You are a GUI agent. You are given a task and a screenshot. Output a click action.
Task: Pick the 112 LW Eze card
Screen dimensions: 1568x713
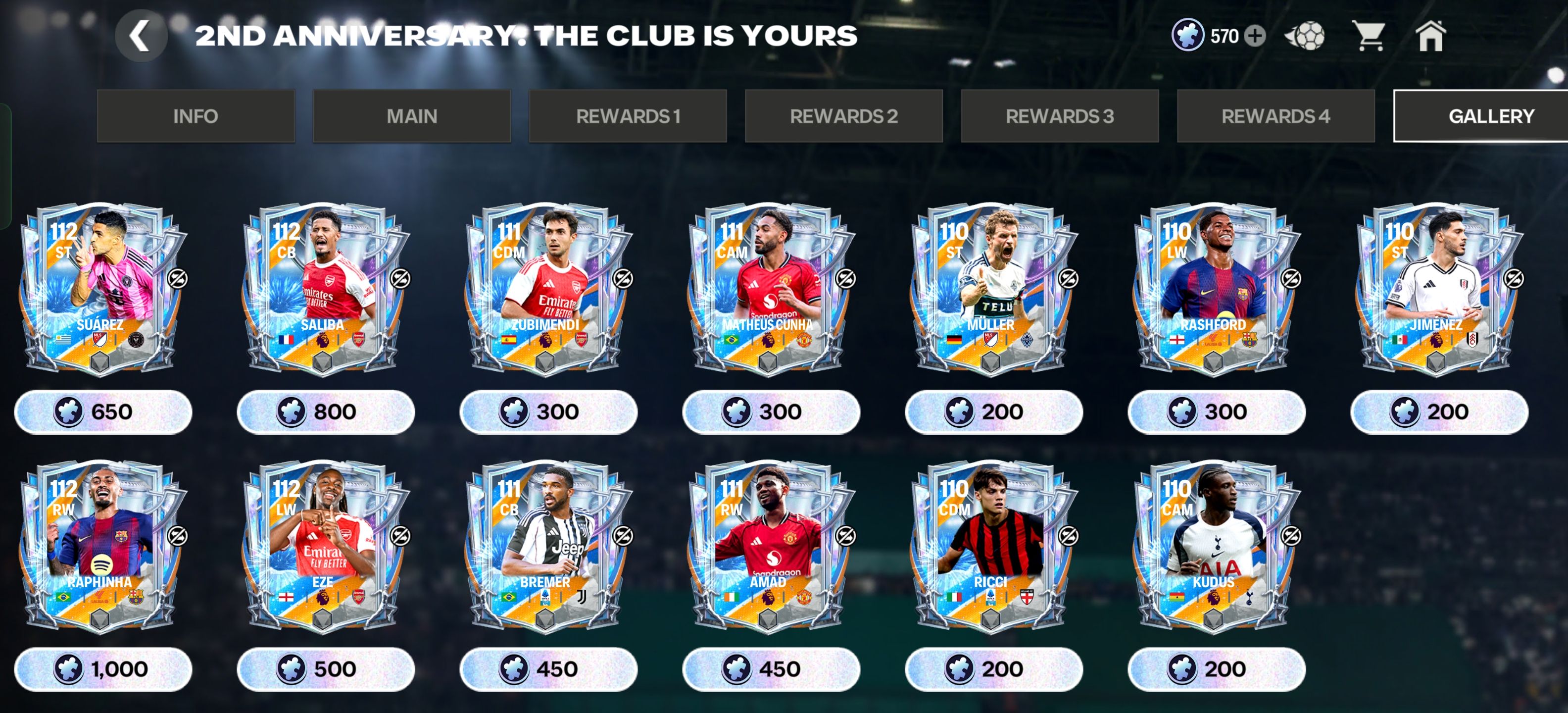(x=324, y=545)
